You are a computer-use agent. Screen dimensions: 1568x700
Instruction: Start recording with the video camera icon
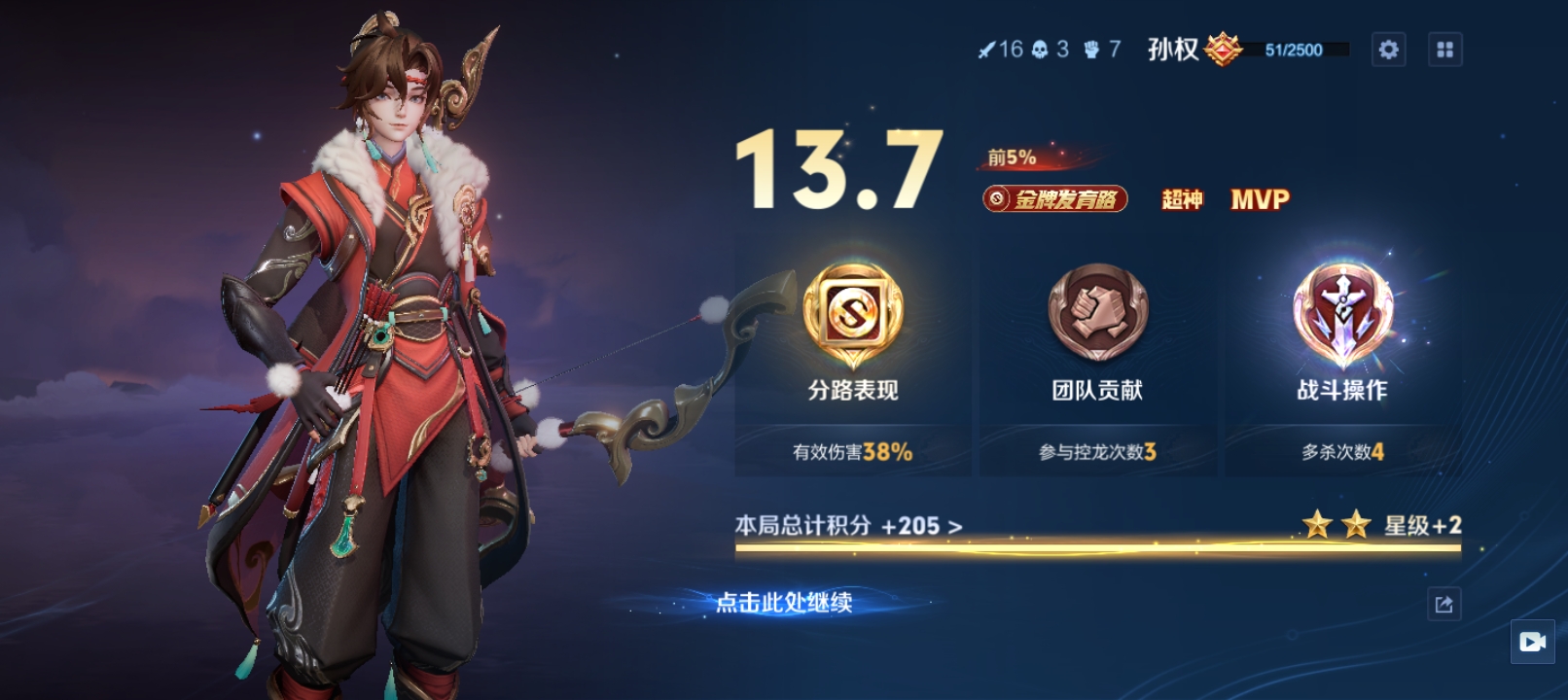pos(1532,642)
